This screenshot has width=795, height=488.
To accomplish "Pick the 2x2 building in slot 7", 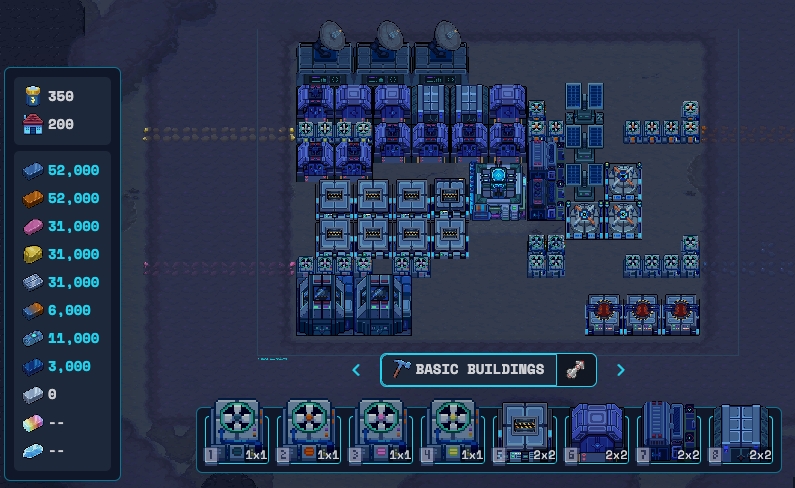I will pyautogui.click(x=671, y=433).
